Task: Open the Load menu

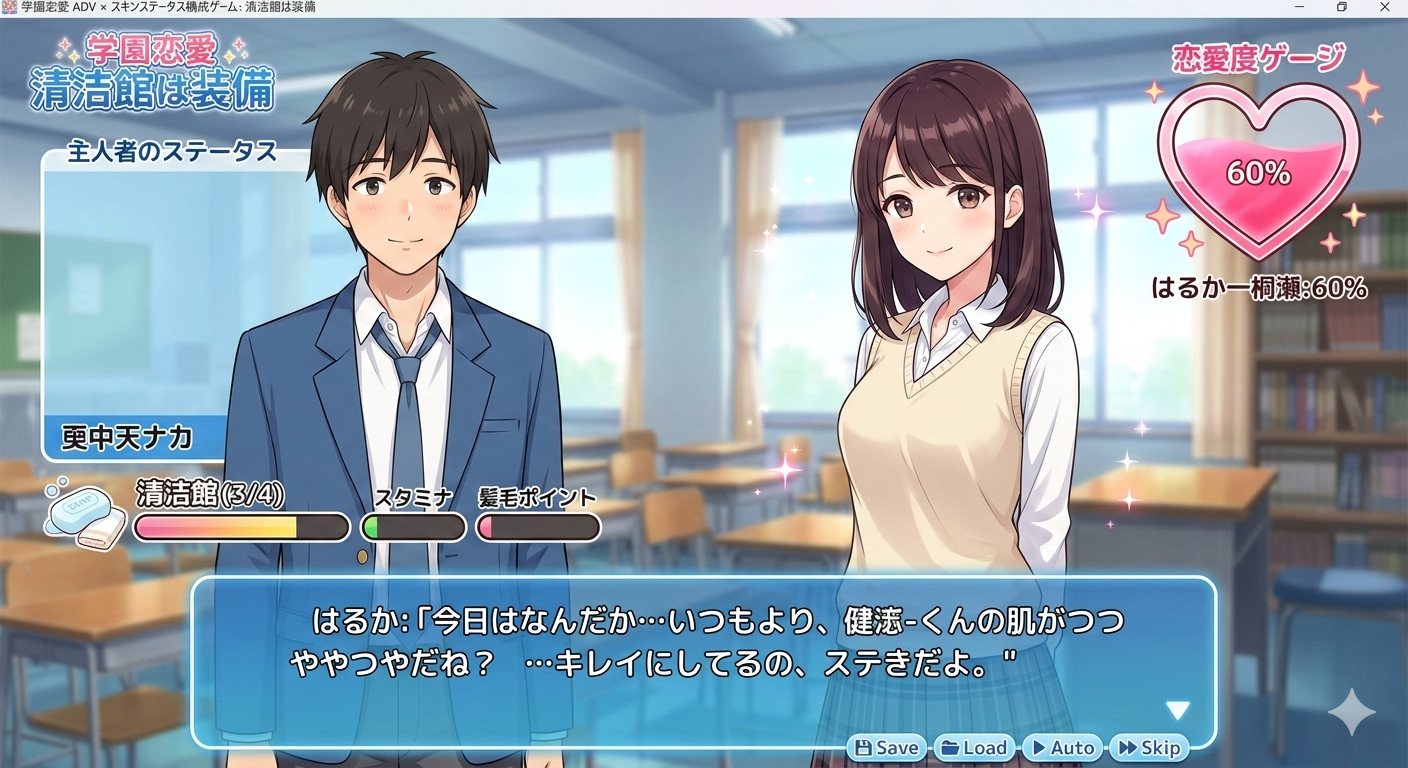Action: [x=974, y=747]
